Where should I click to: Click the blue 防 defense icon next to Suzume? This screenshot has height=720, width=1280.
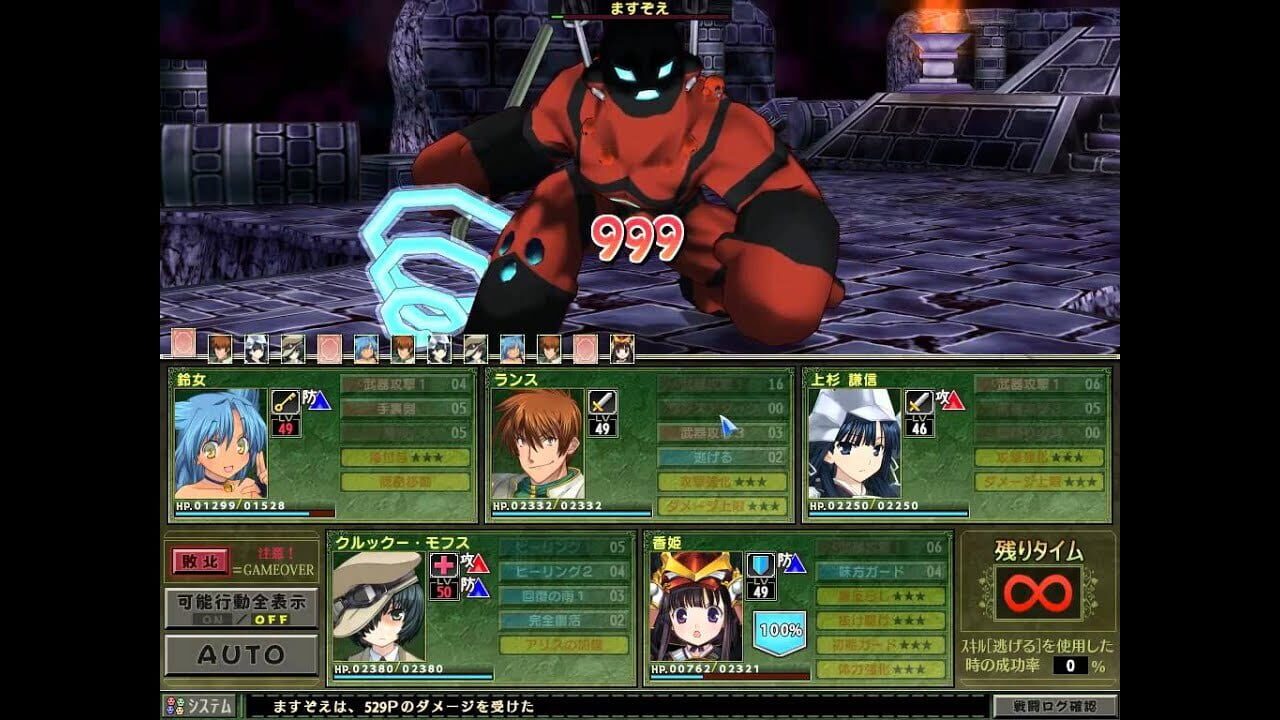[x=318, y=403]
